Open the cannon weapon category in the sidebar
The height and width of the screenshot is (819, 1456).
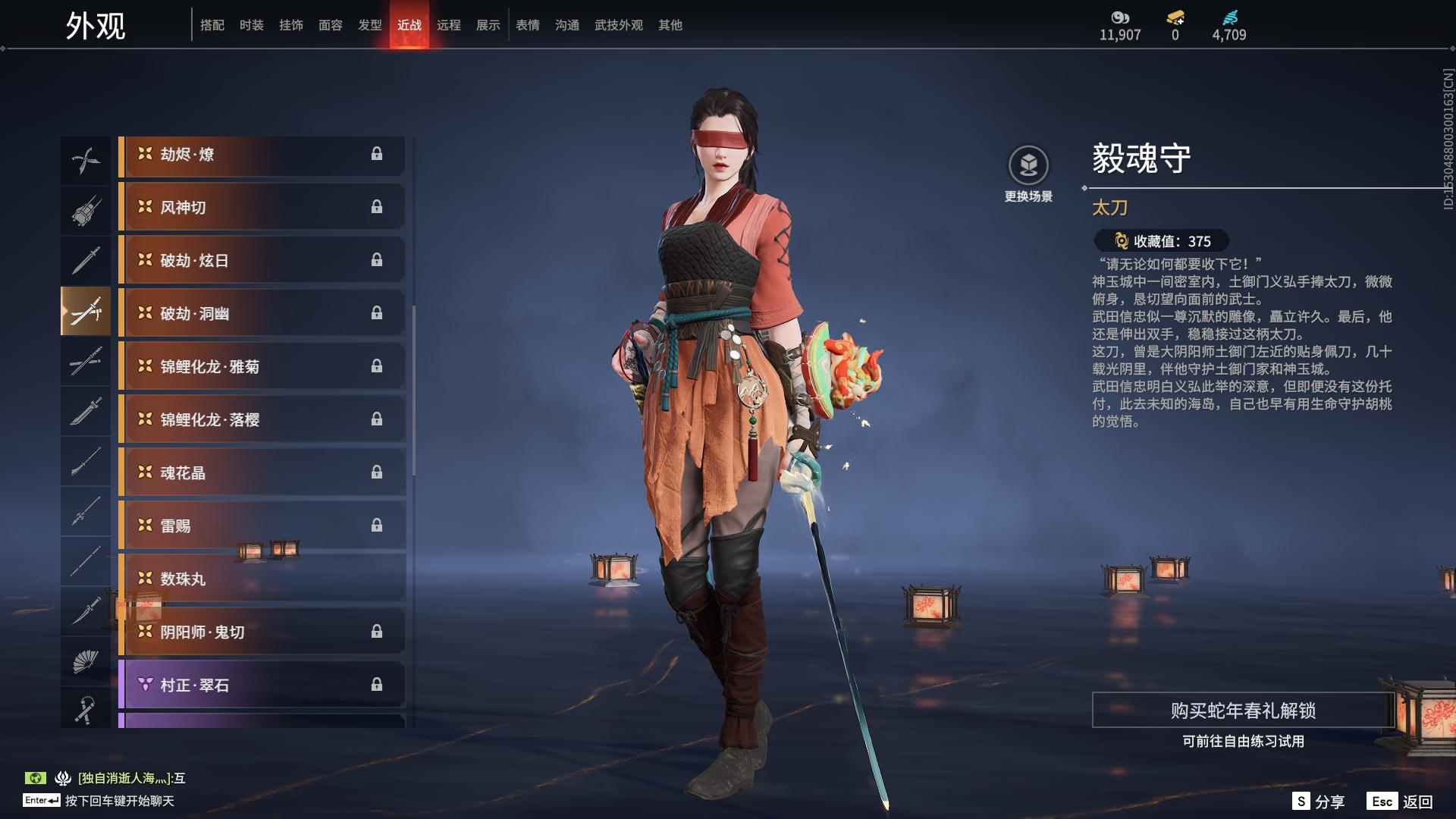coord(86,210)
